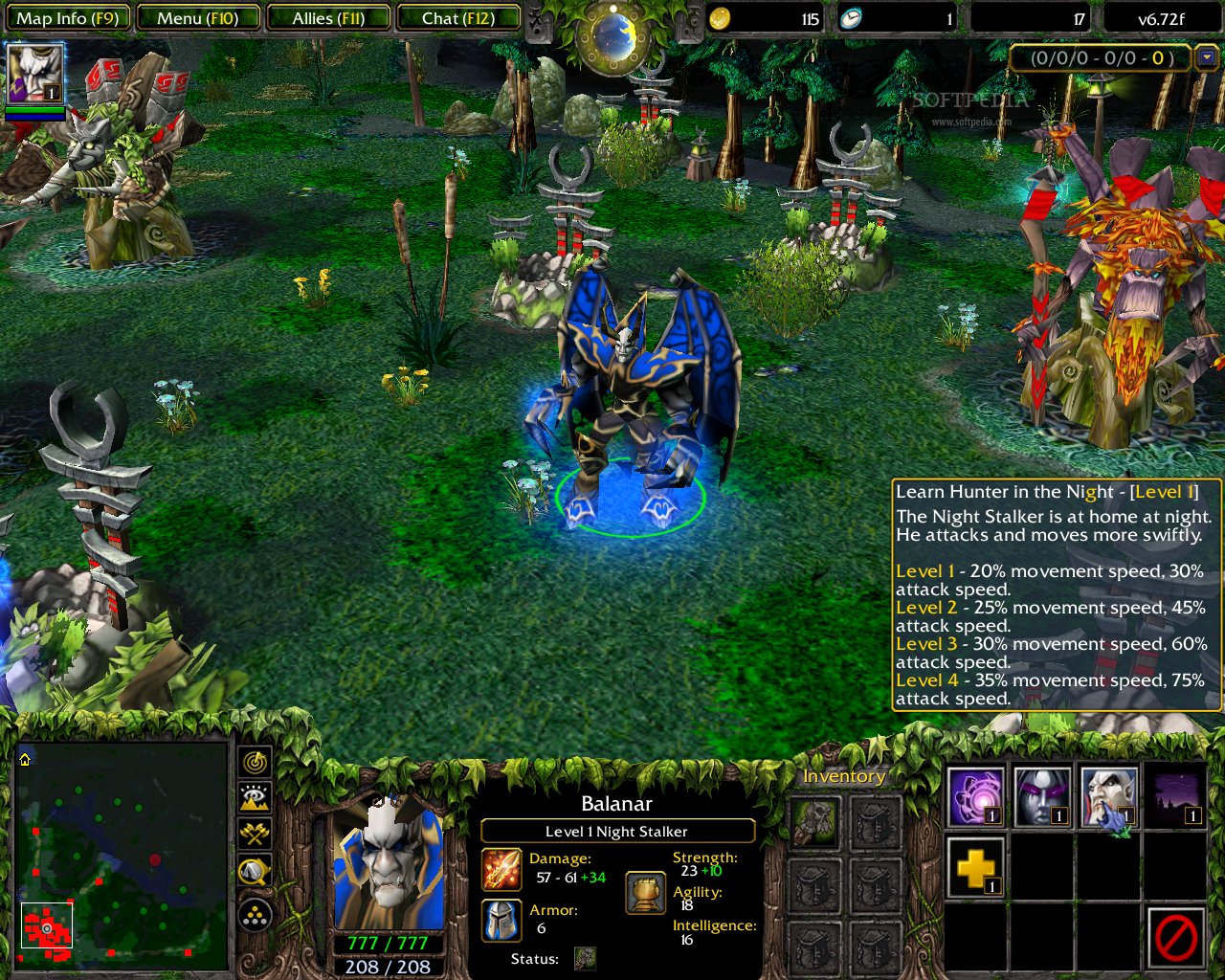Image resolution: width=1225 pixels, height=980 pixels.
Task: Open the Menu (F10)
Action: pyautogui.click(x=198, y=16)
